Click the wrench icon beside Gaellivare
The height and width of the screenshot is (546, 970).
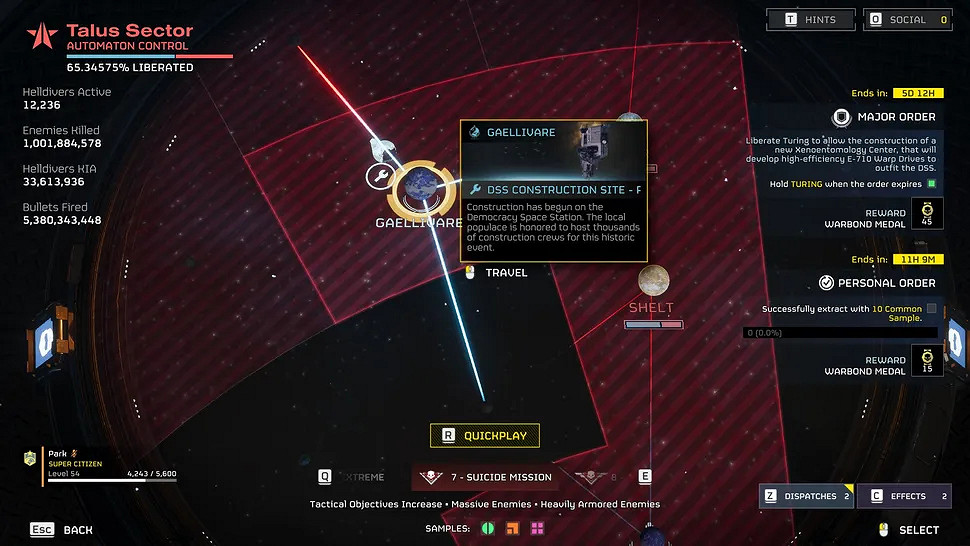[x=379, y=177]
